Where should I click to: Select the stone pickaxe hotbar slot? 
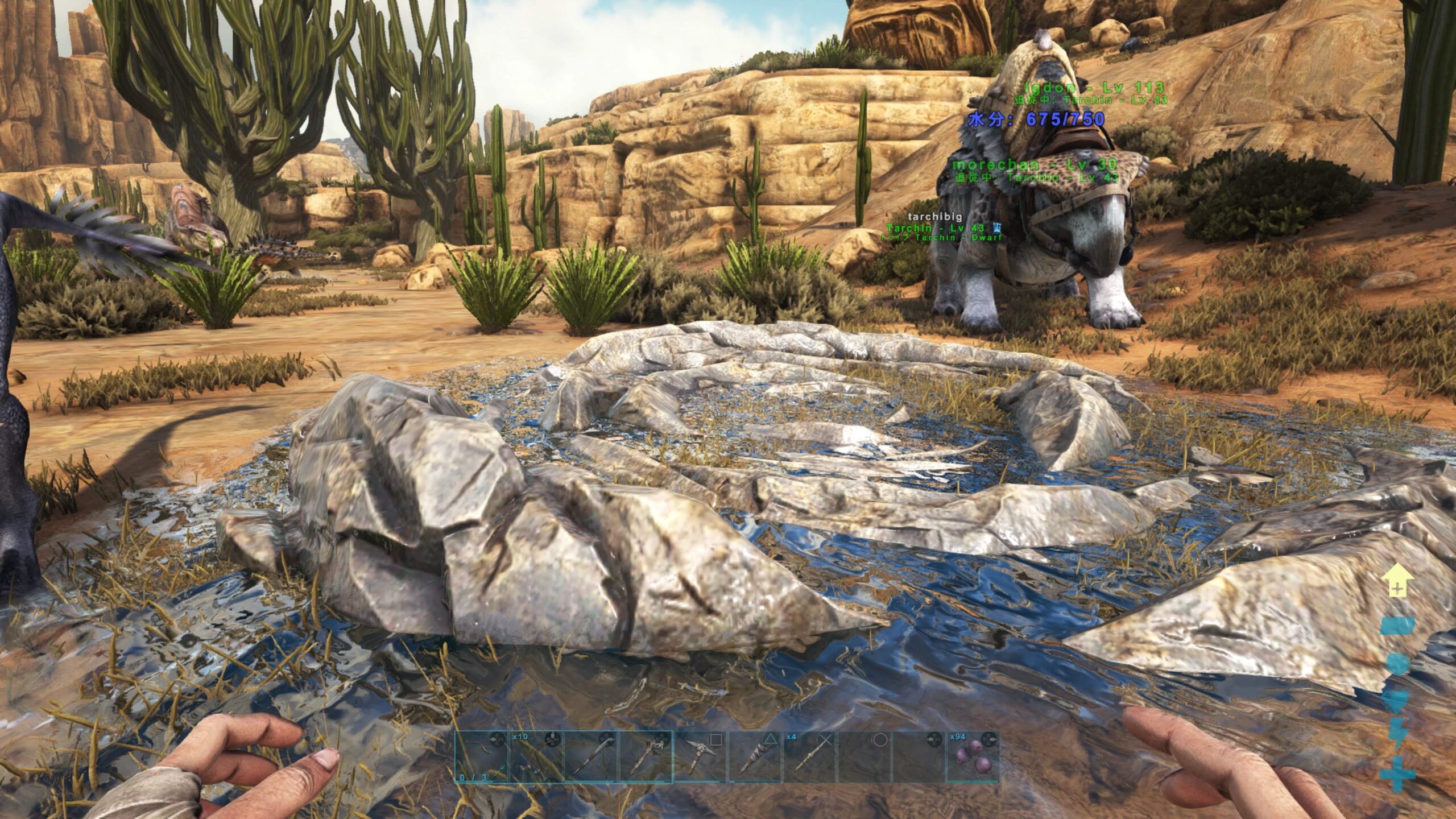coord(700,757)
